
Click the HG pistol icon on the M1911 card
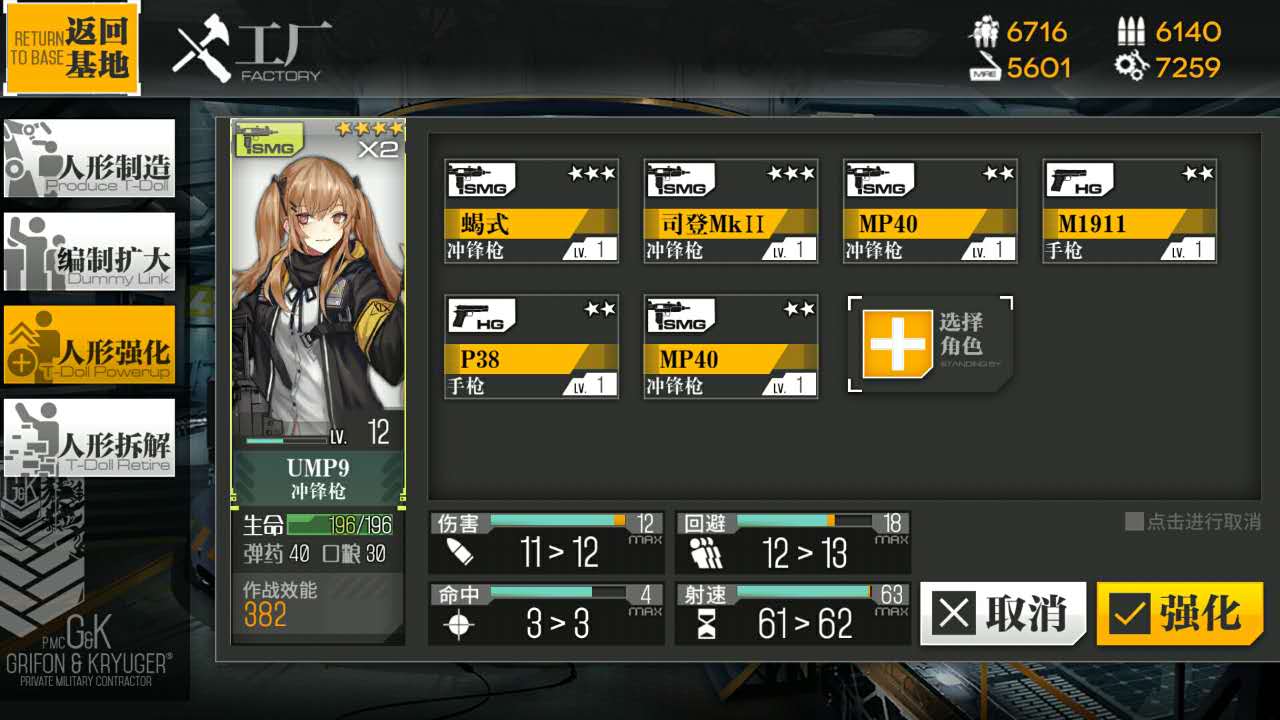pyautogui.click(x=1080, y=180)
